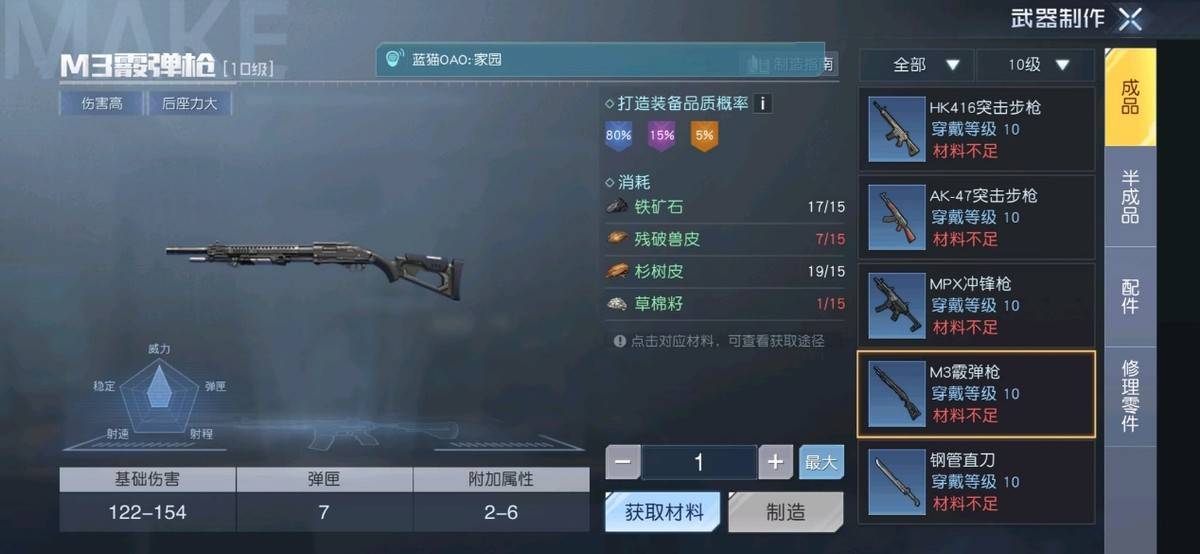Open the 10级 level dropdown

1035,65
